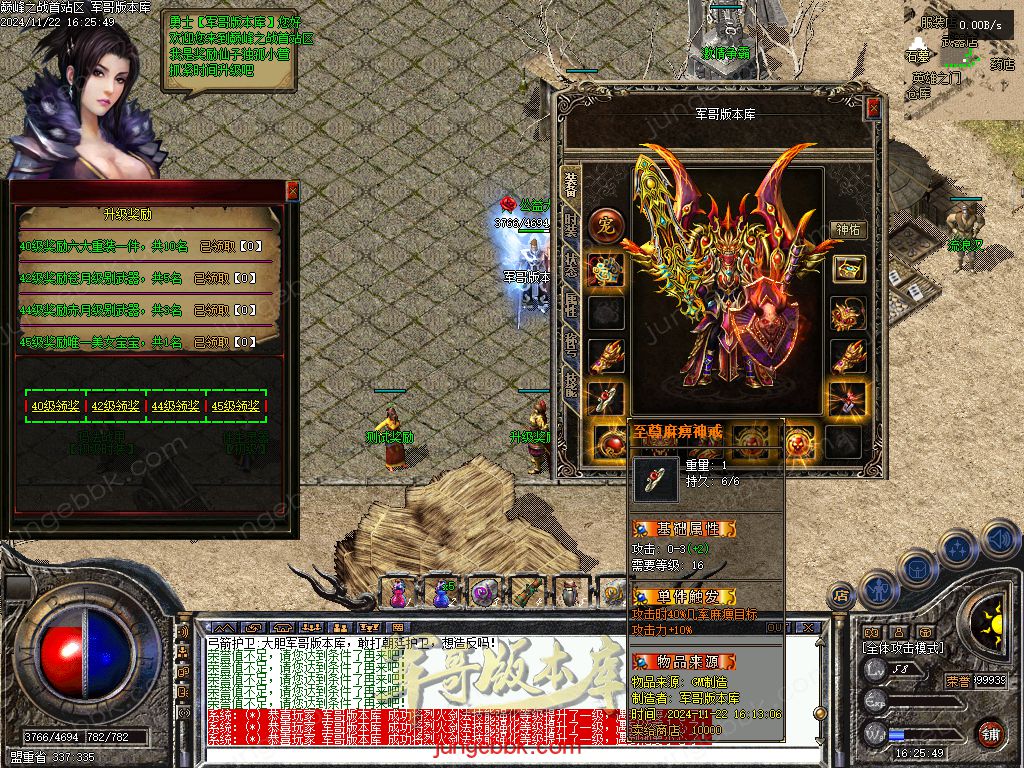Open the 神佑 blessing button
Viewport: 1024px width, 768px height.
click(x=848, y=229)
